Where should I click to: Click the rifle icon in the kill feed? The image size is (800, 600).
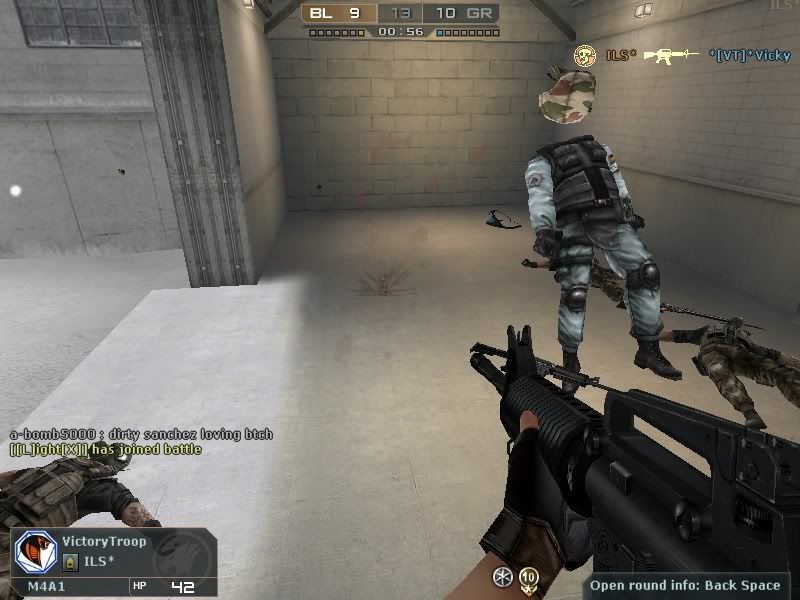[x=670, y=55]
